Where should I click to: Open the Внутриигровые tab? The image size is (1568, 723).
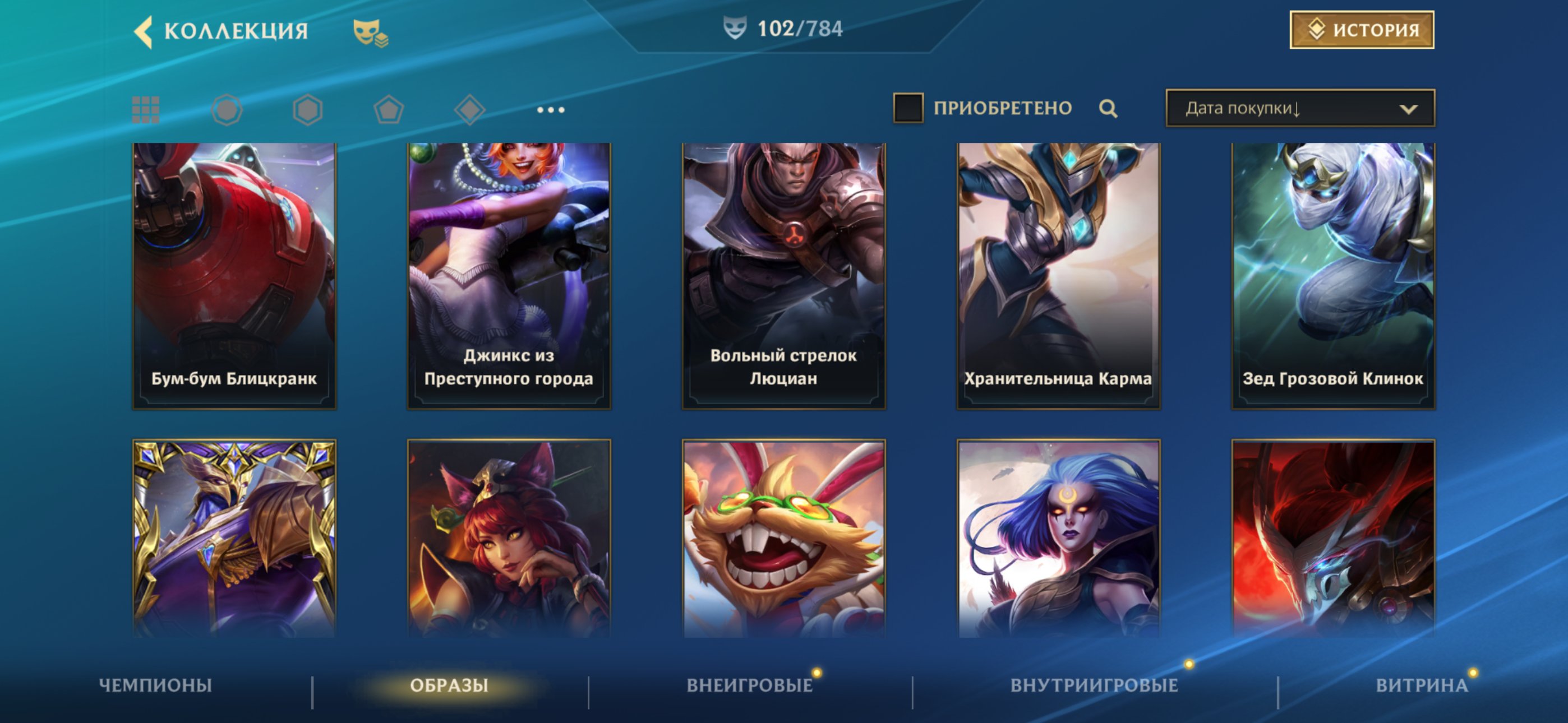point(1094,685)
